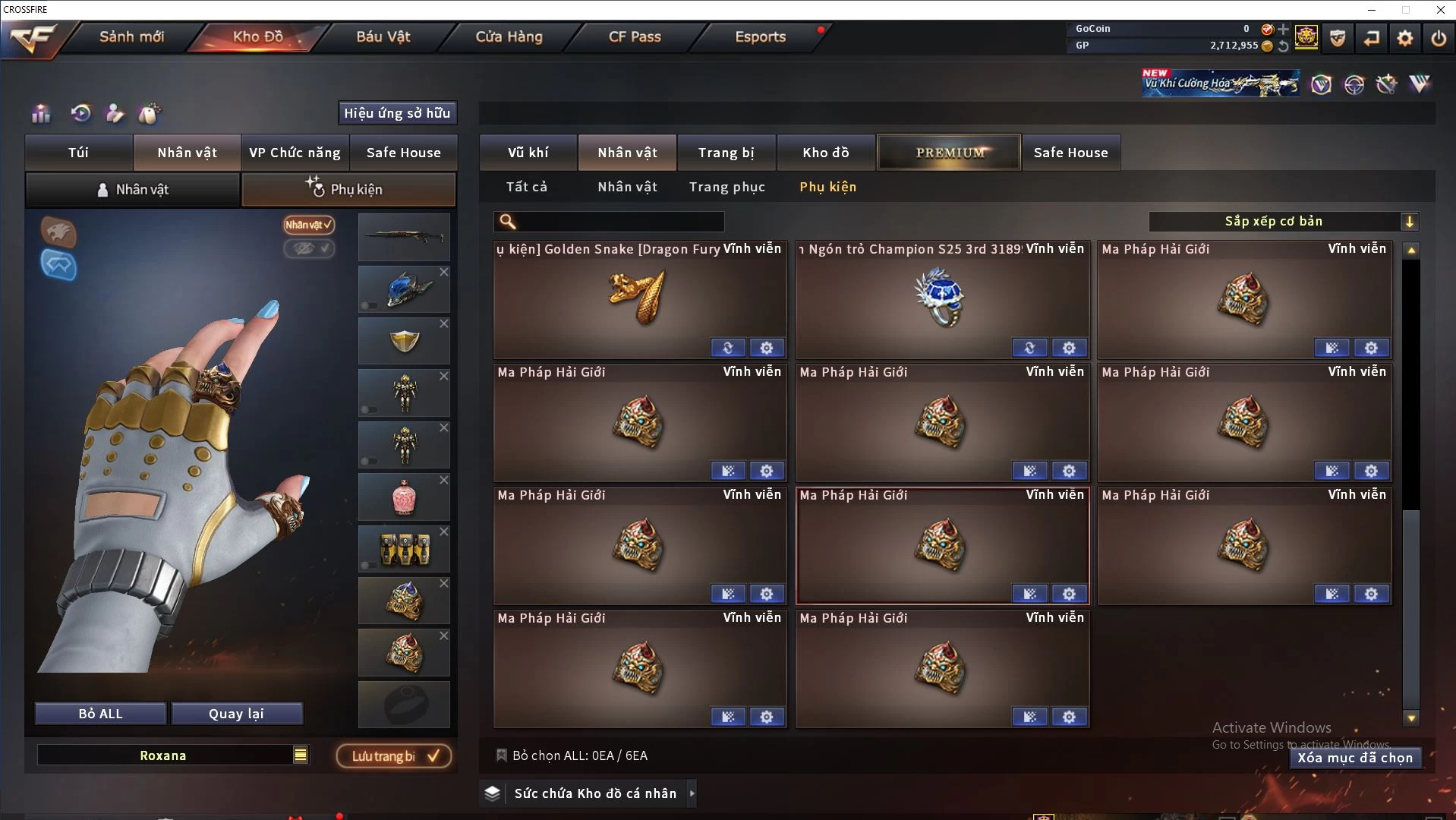Switch to the Vũ khí storage tab
1456x820 pixels.
528,153
